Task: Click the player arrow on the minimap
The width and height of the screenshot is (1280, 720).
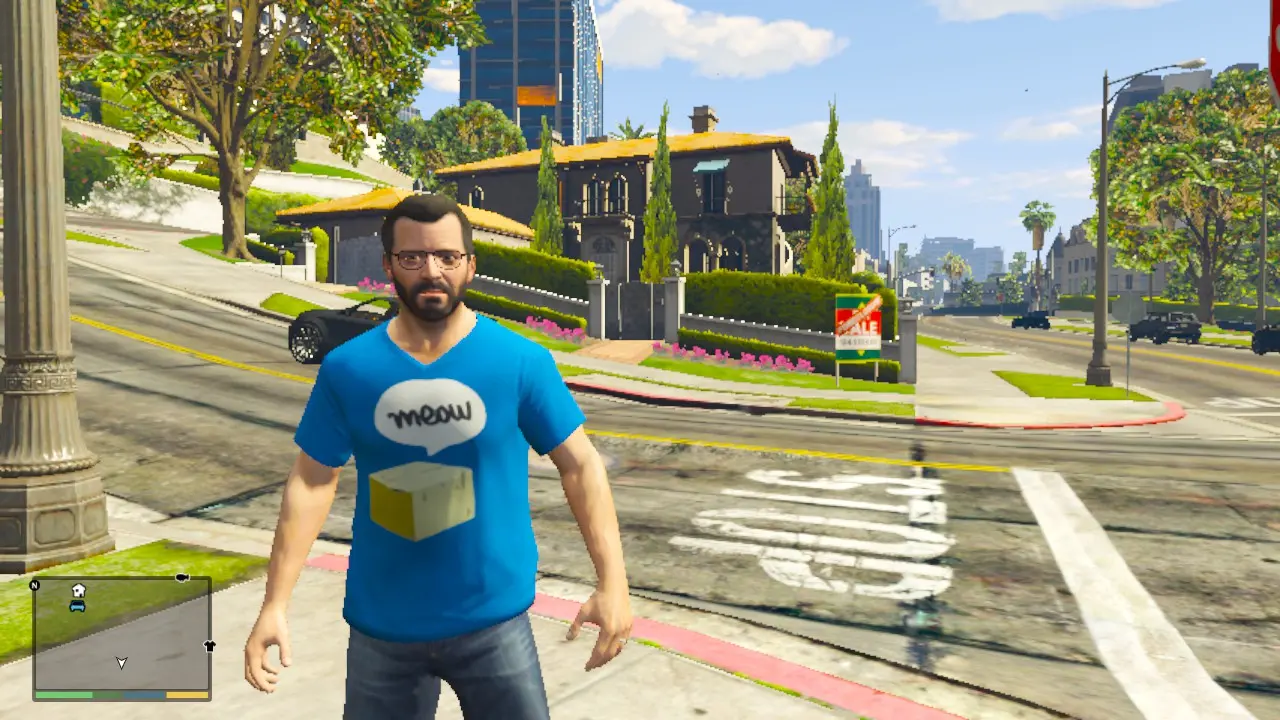Action: point(121,663)
